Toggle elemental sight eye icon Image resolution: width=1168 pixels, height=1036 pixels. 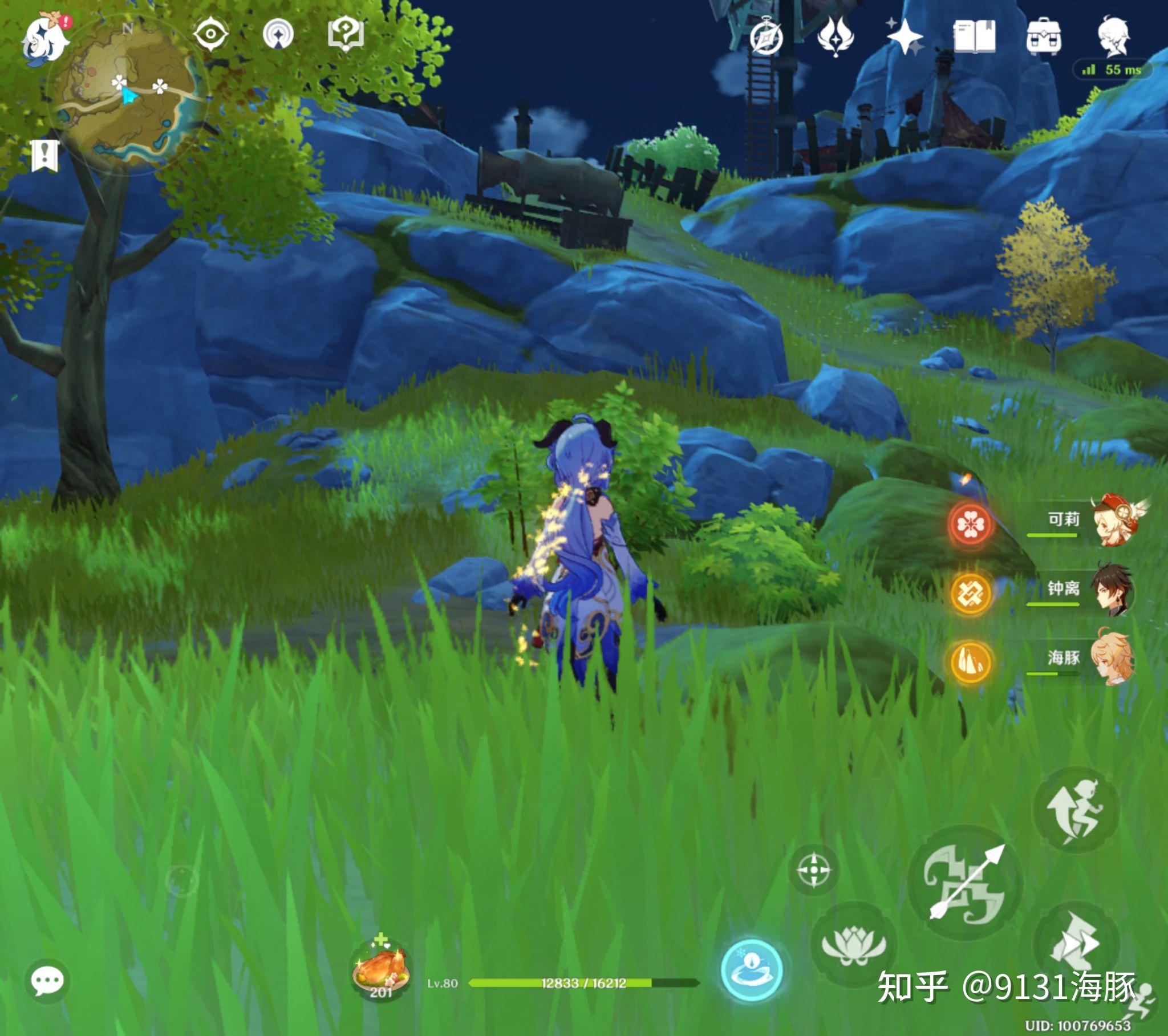[x=210, y=34]
